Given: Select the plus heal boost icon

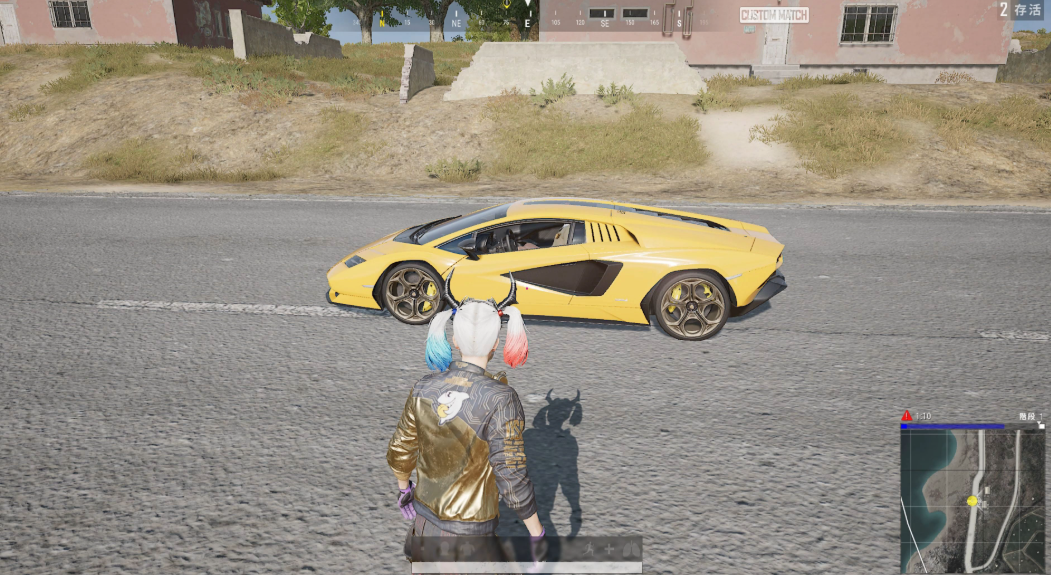Looking at the screenshot, I should point(609,549).
